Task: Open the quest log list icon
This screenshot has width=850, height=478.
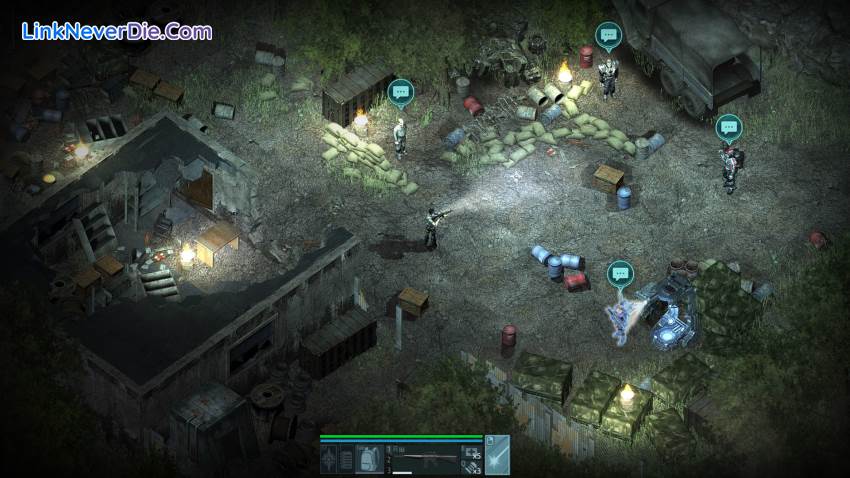Action: point(346,459)
